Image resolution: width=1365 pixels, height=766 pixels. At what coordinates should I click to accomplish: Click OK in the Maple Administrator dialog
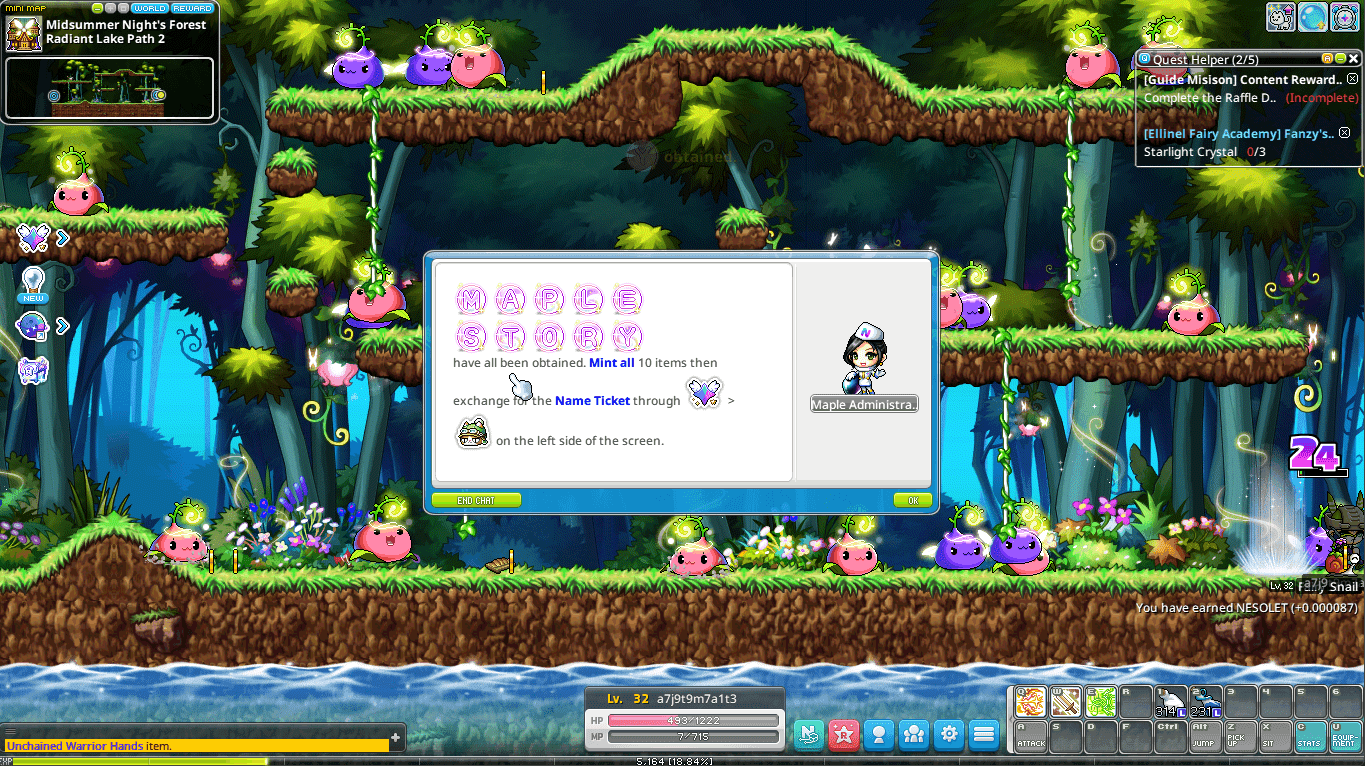[912, 500]
